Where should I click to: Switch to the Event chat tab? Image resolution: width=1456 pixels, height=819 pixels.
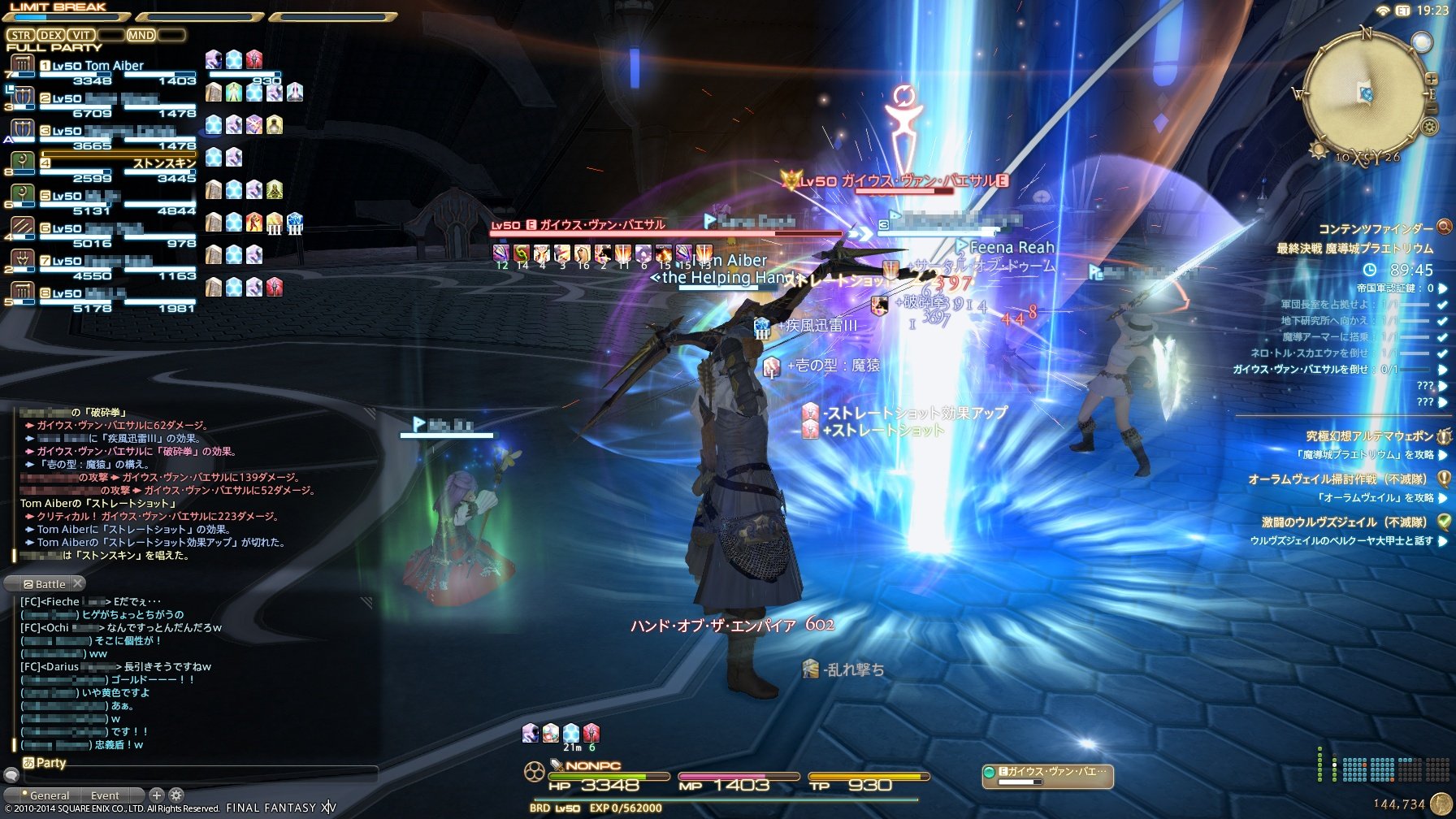(x=105, y=795)
